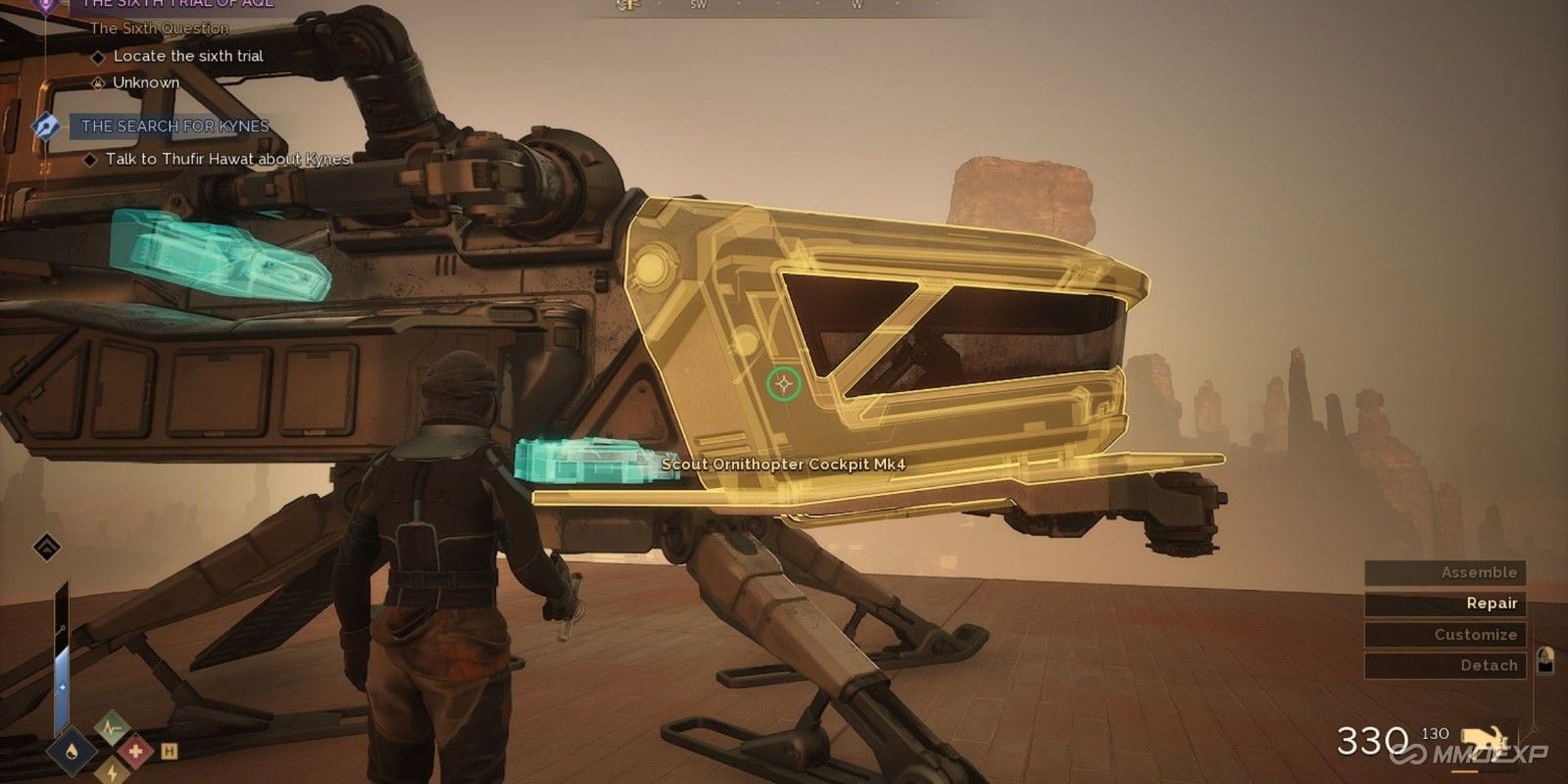Click the lock icon on the Unknown objective

(98, 83)
